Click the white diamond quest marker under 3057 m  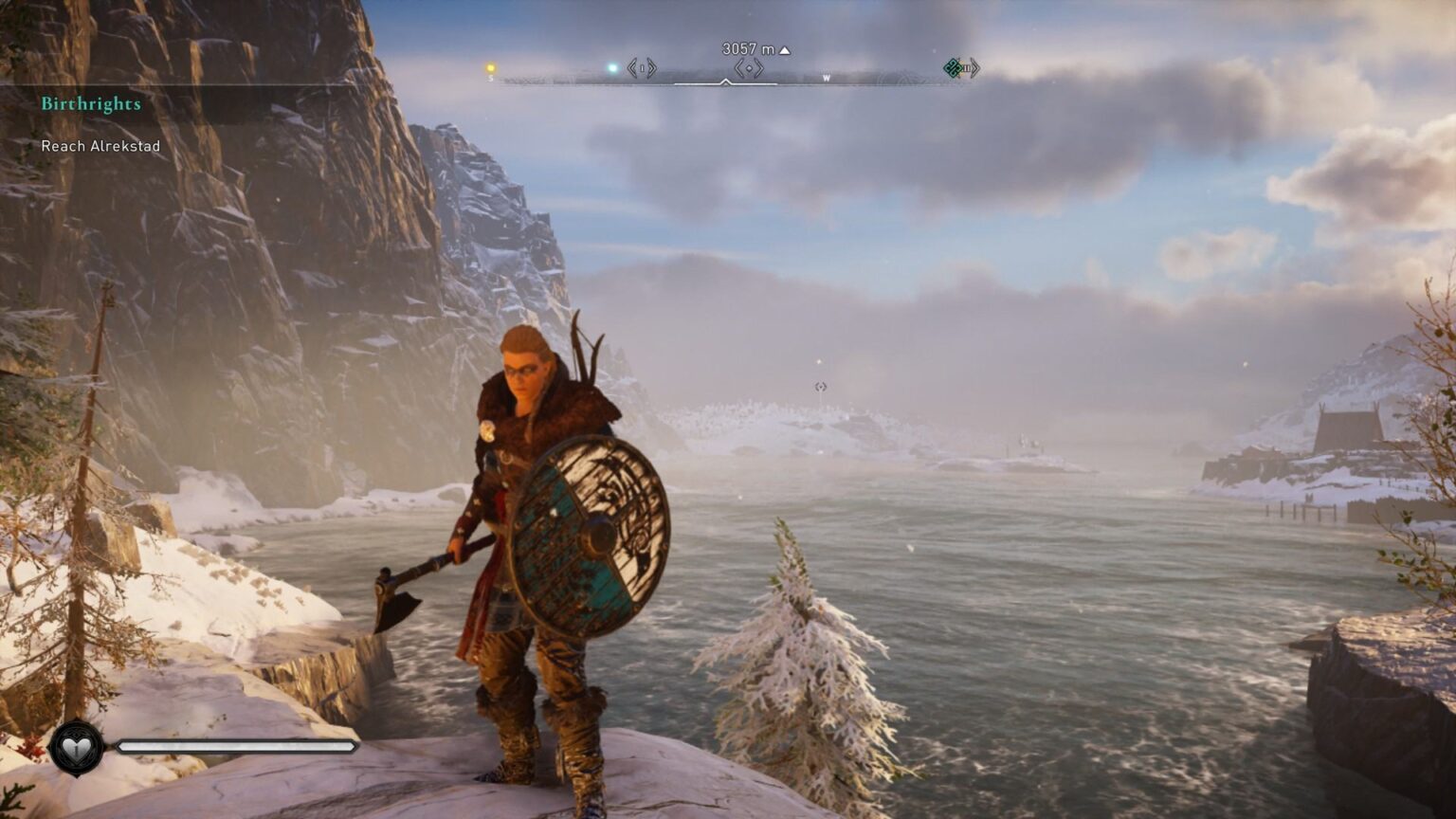point(749,69)
